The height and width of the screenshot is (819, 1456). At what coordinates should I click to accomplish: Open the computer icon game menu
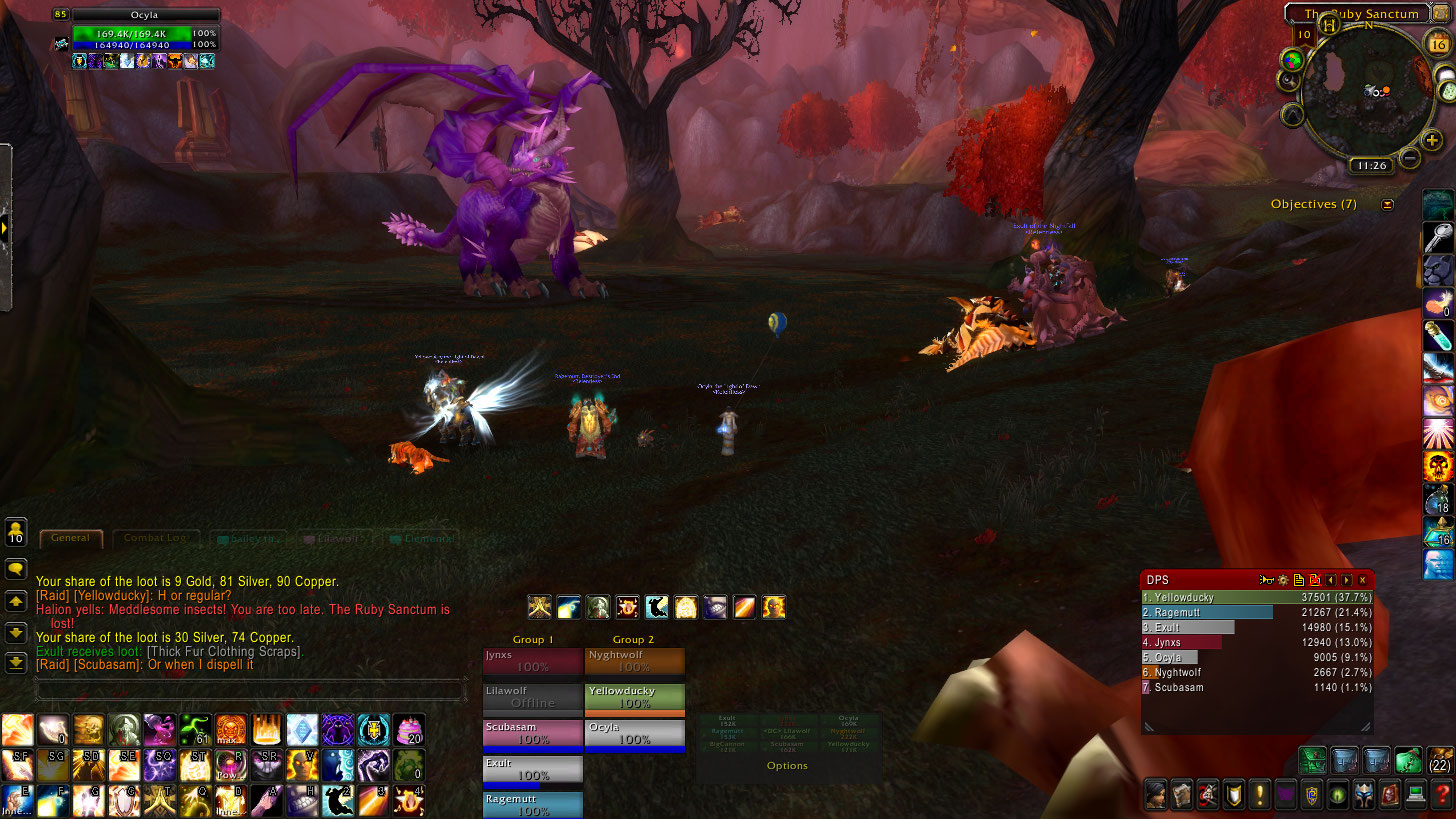(1414, 795)
